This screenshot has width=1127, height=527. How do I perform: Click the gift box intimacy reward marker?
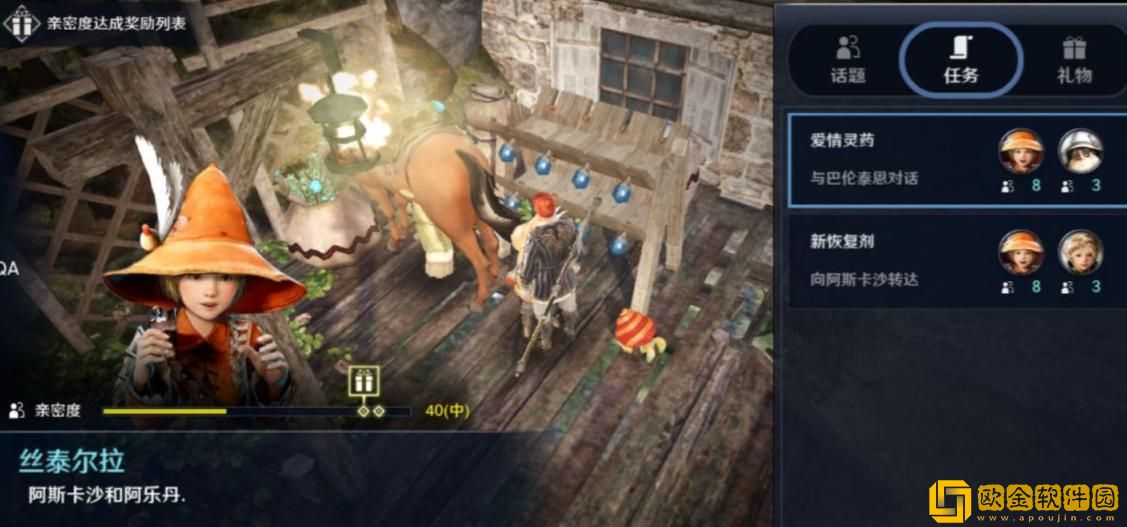pyautogui.click(x=363, y=381)
